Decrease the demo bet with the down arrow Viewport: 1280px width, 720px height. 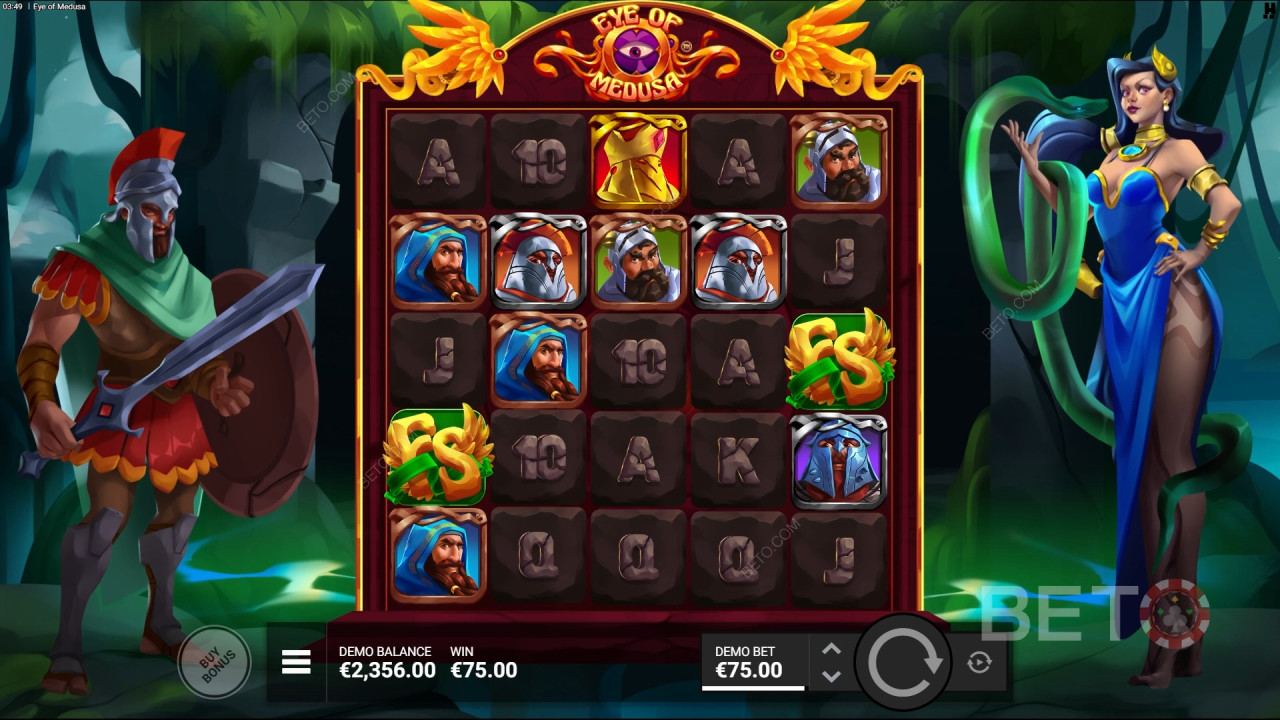click(831, 676)
